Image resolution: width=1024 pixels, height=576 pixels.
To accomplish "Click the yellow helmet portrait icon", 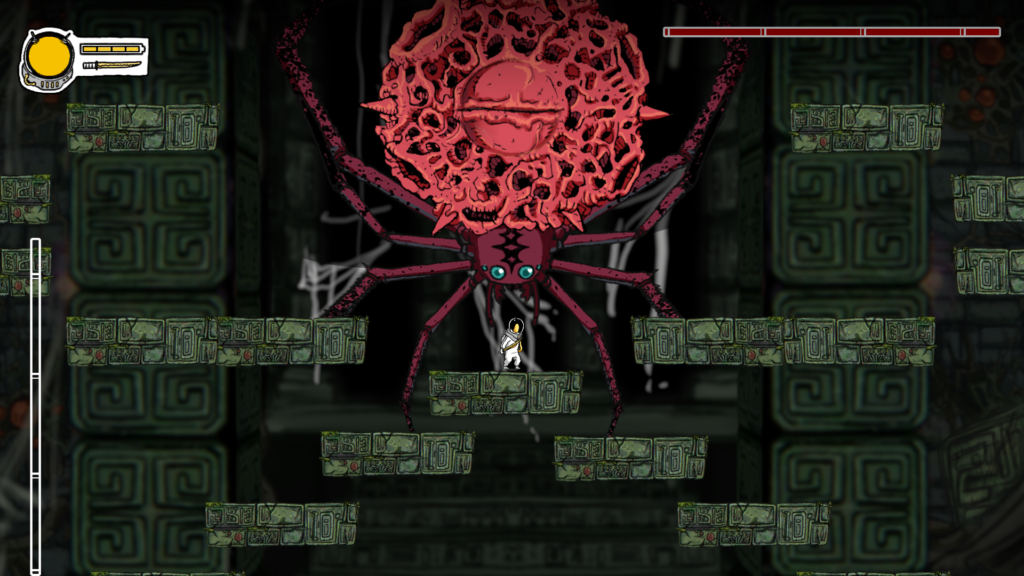I will pos(47,59).
